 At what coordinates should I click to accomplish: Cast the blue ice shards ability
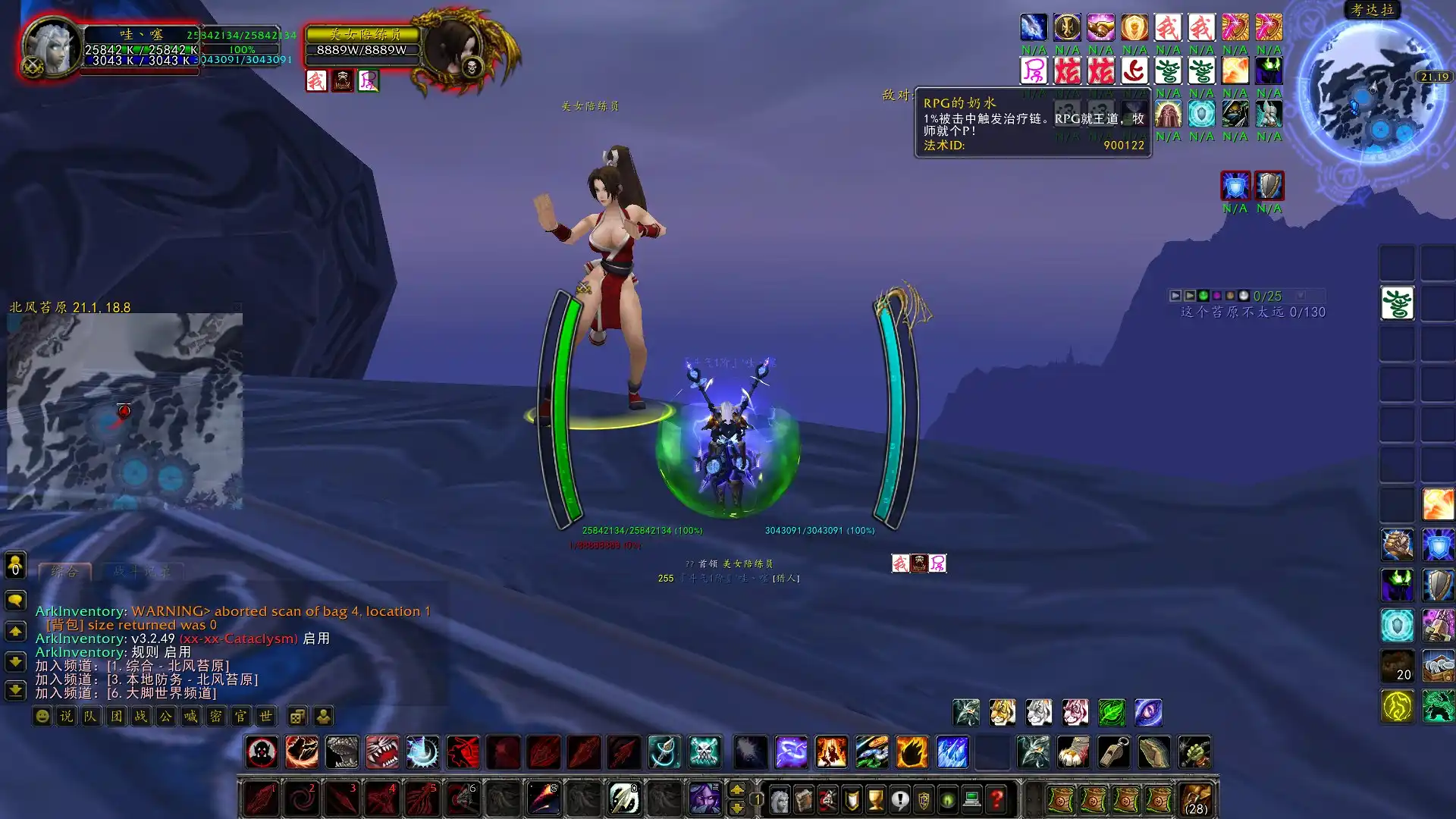pos(952,752)
